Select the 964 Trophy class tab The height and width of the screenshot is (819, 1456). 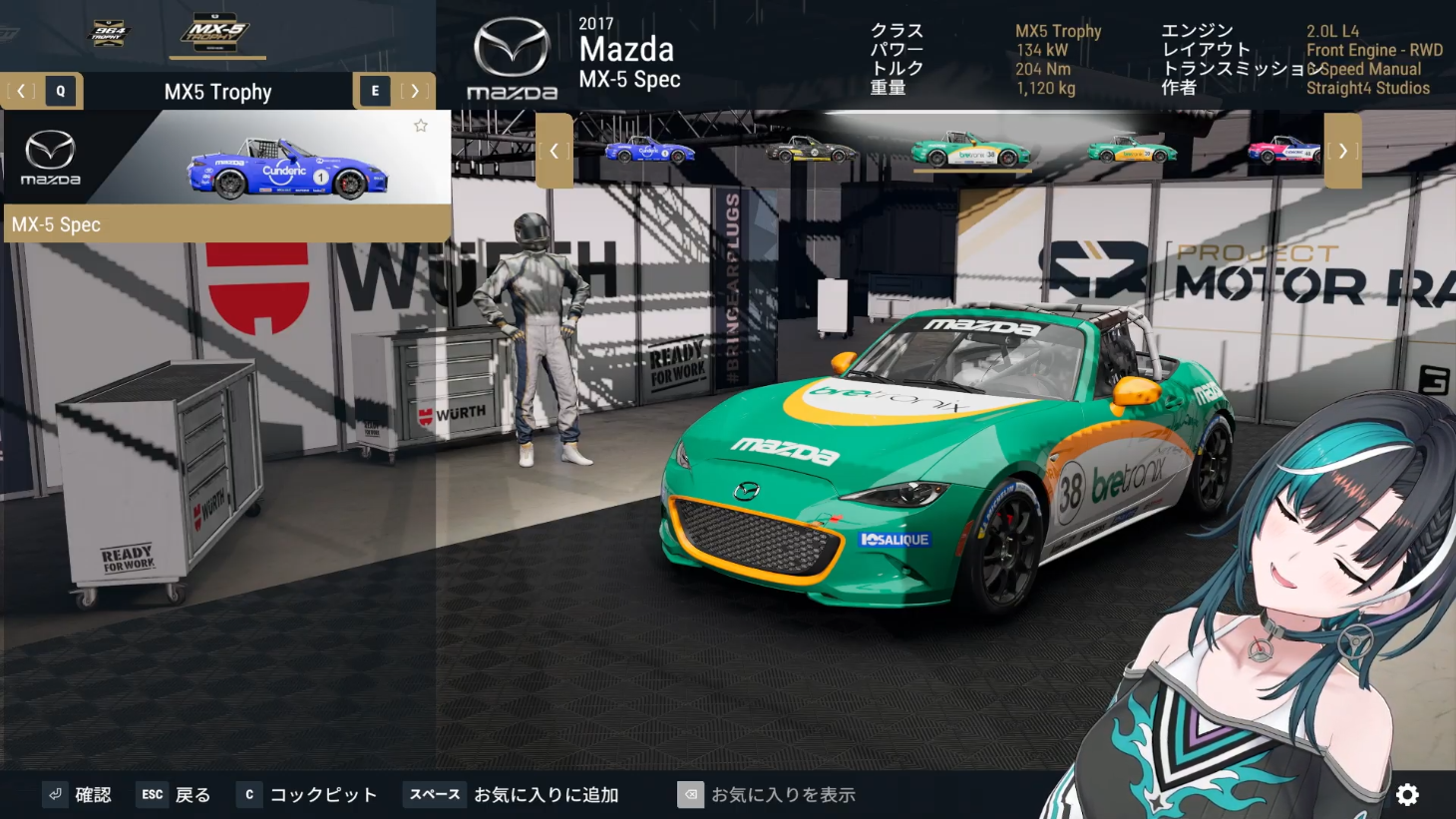110,33
